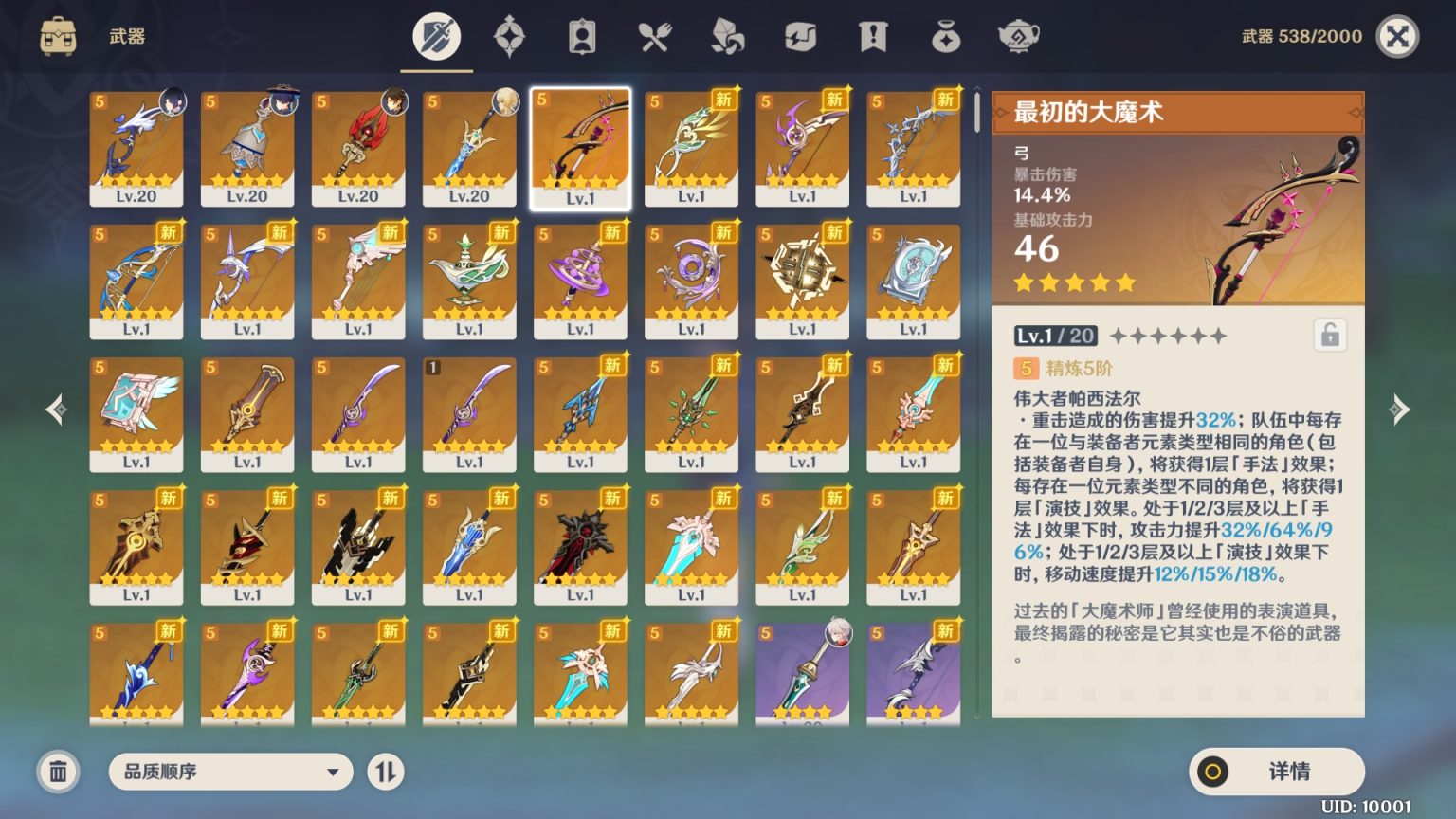Screen dimensions: 1456x819
Task: Open the 详情 details button
Action: 1276,772
